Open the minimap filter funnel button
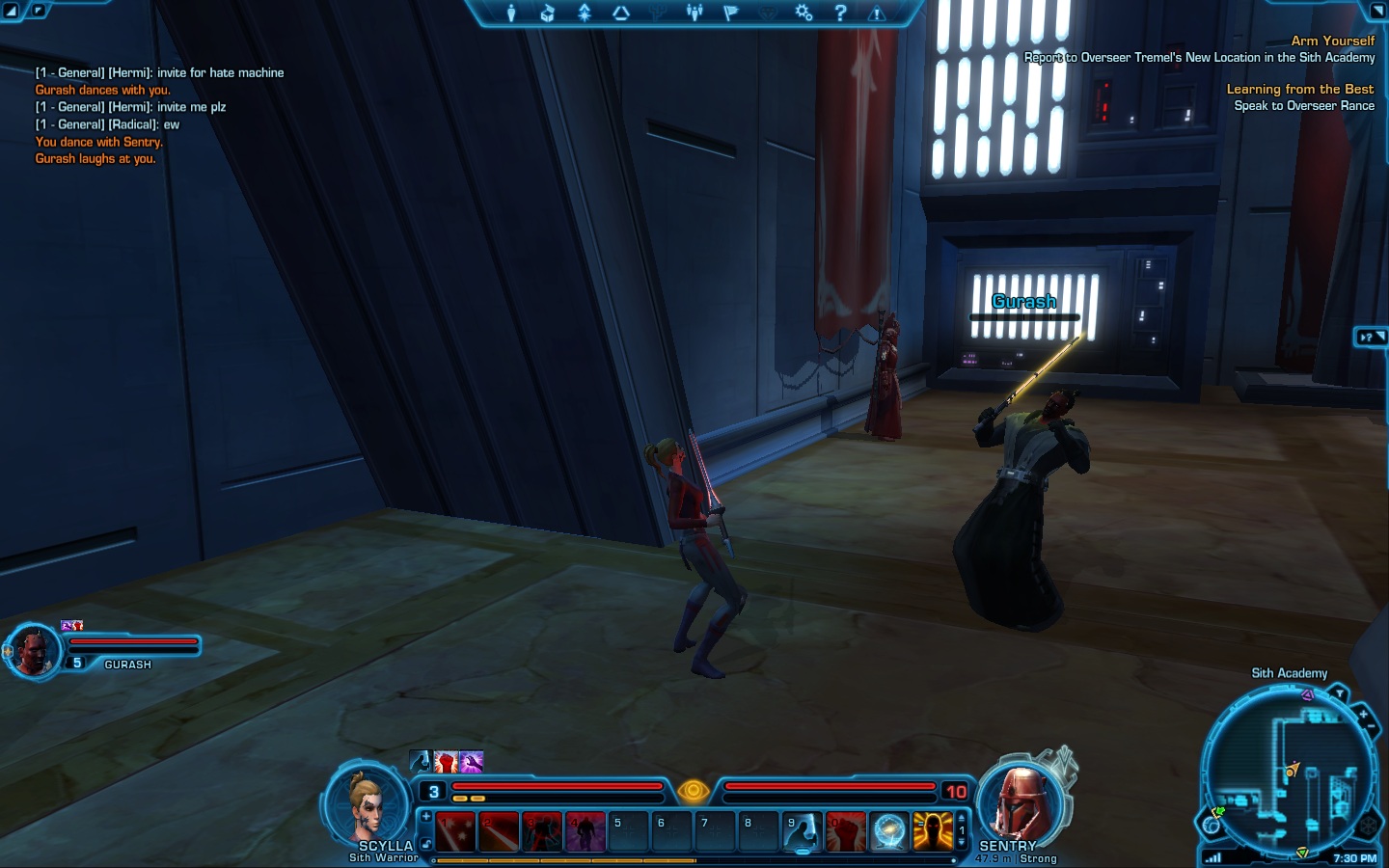 [x=1339, y=693]
